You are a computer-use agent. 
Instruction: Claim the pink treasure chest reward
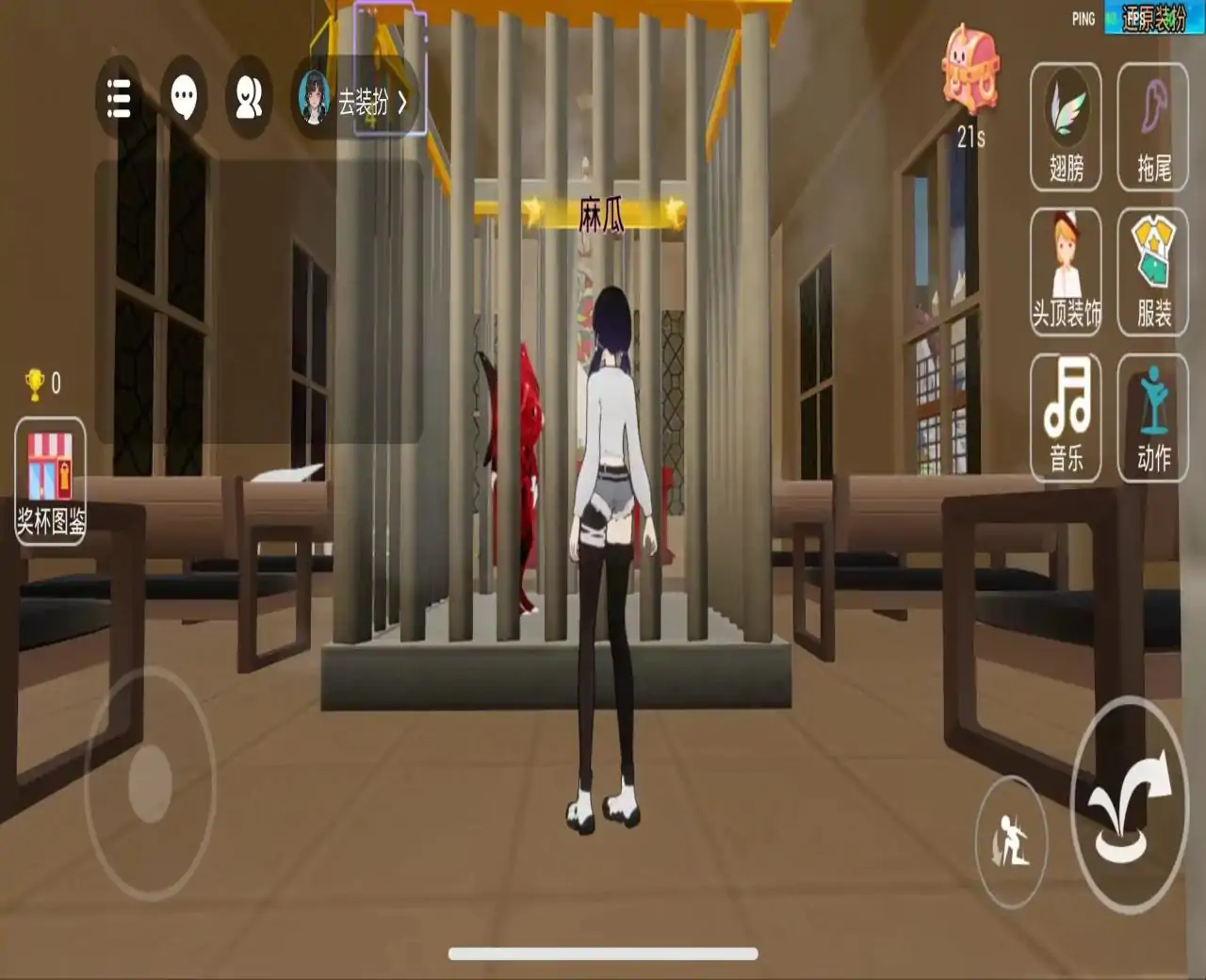pos(970,66)
